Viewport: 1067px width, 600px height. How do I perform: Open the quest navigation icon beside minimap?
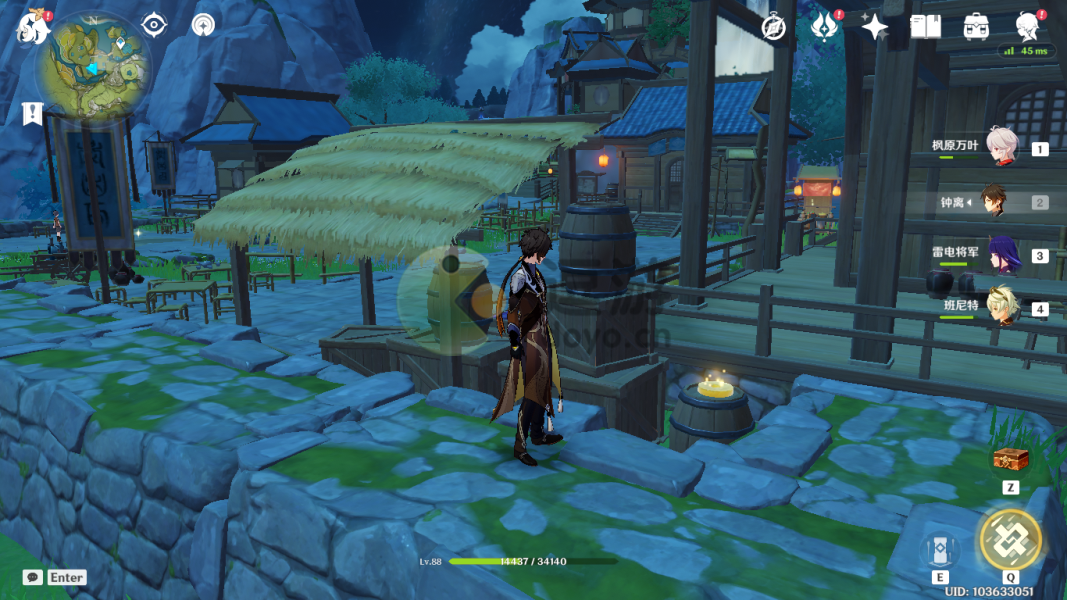[204, 25]
